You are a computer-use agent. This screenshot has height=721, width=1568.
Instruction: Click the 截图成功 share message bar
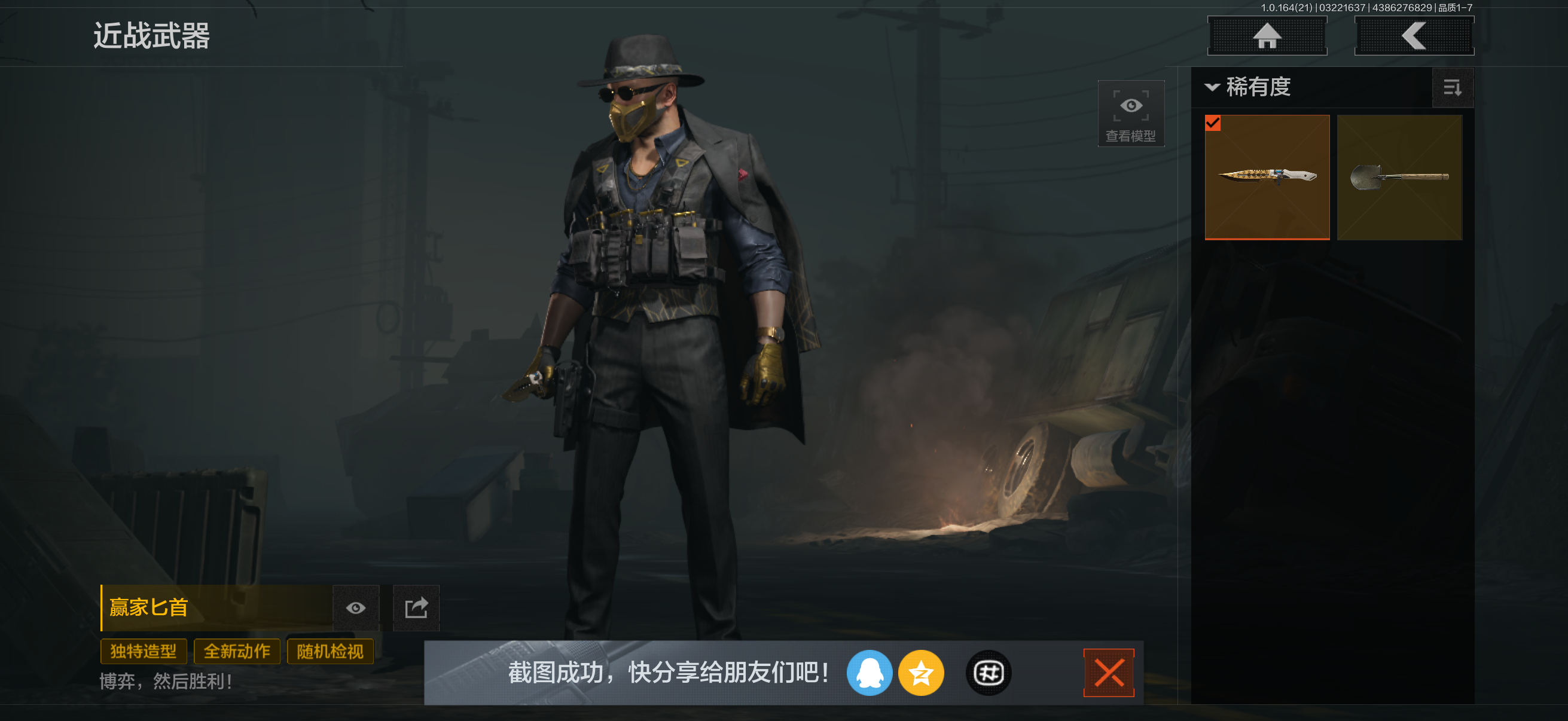667,673
